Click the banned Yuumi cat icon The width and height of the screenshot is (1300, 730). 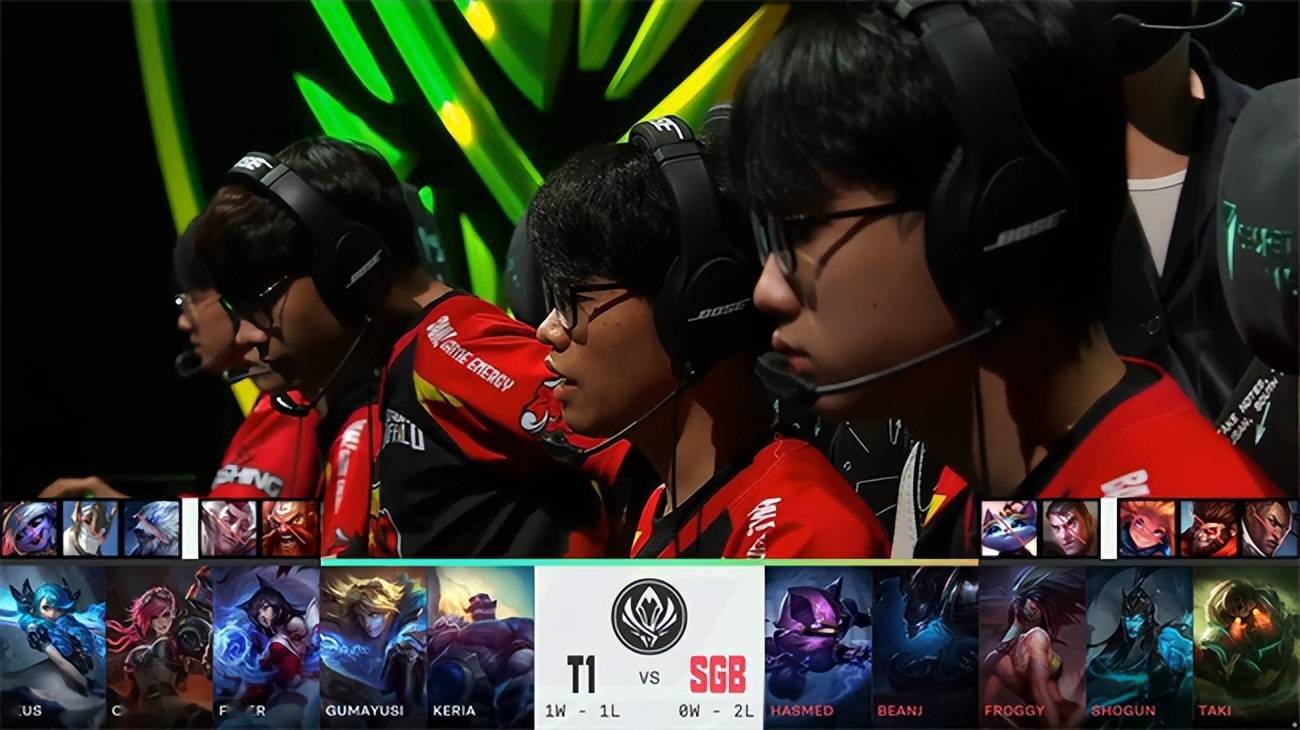1008,528
